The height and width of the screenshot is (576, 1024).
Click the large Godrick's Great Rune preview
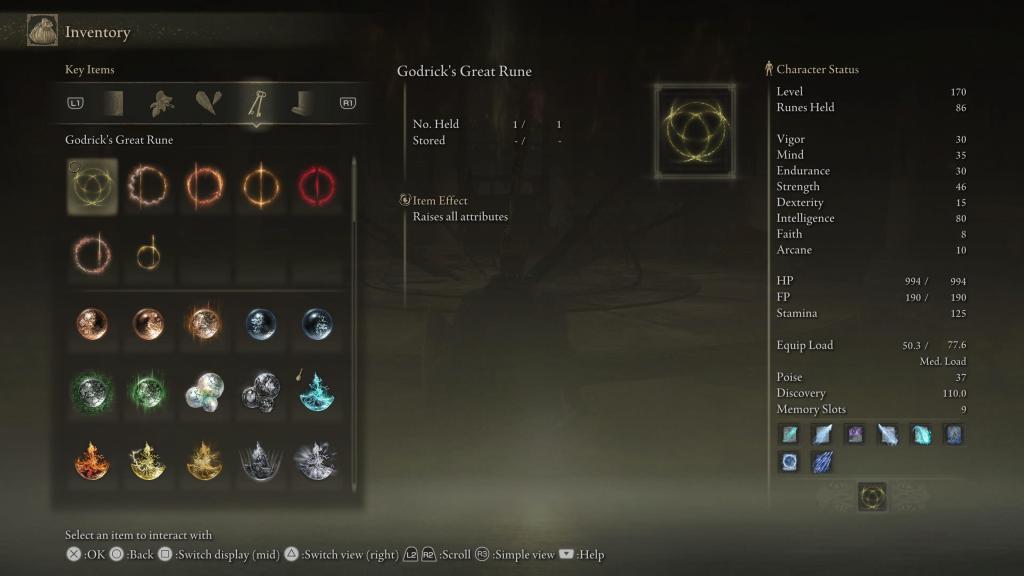click(x=695, y=131)
